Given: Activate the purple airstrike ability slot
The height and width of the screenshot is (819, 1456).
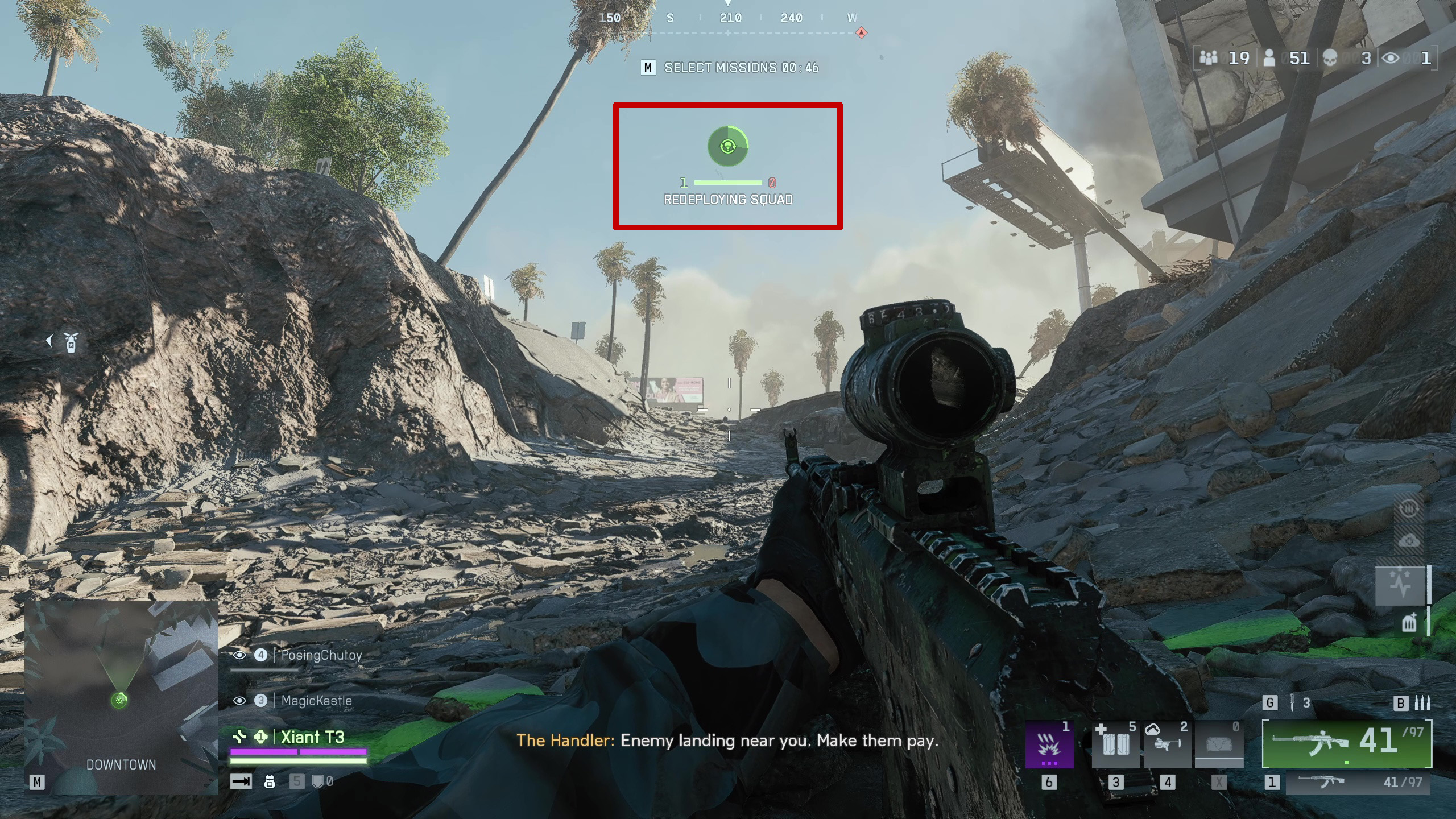Looking at the screenshot, I should 1049,745.
